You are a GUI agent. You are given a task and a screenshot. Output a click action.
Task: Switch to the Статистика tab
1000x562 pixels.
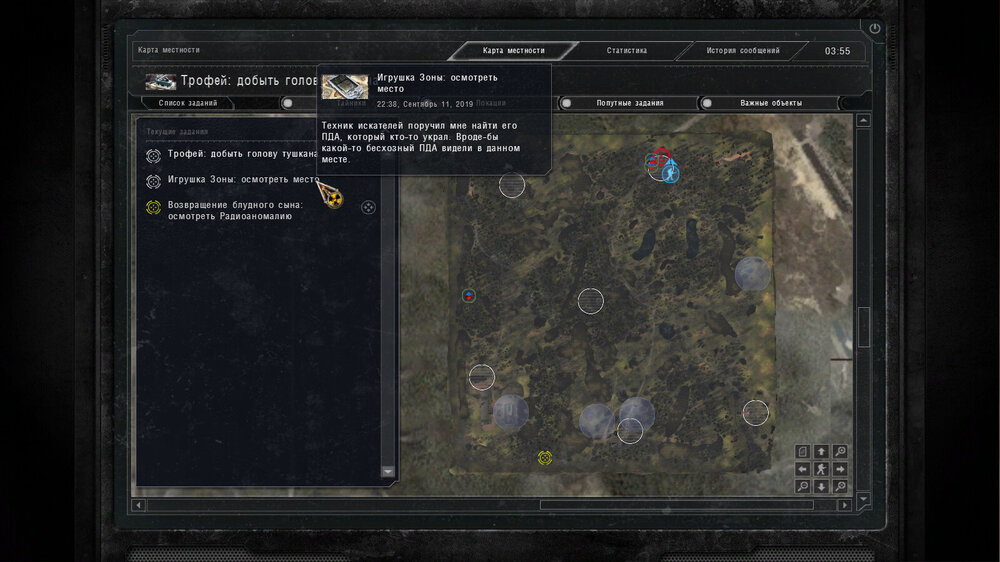627,51
